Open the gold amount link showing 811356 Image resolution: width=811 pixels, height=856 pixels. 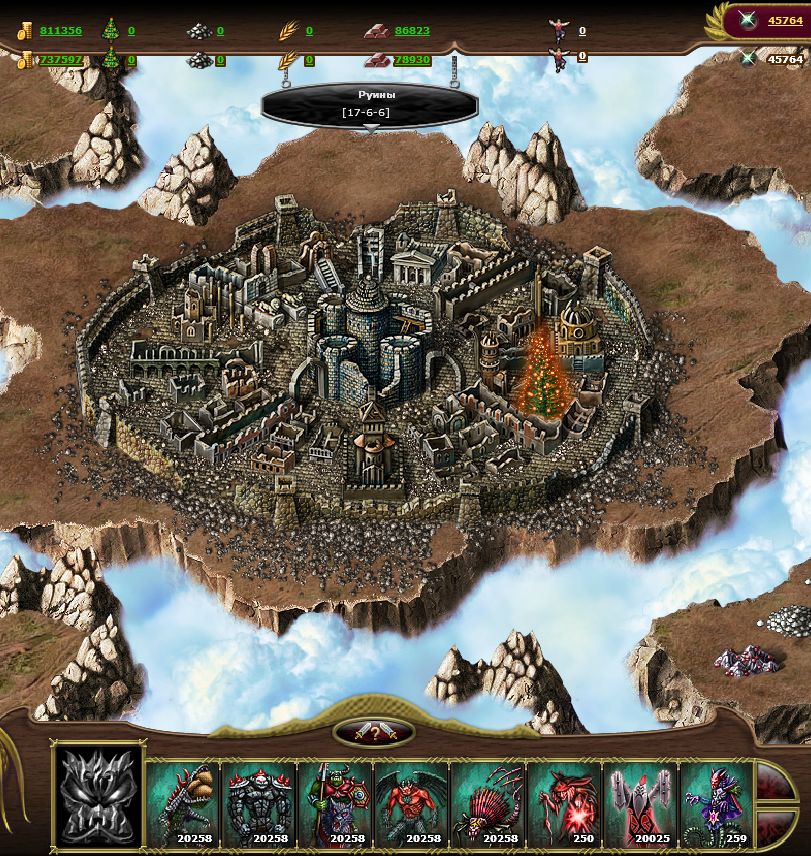tap(61, 31)
